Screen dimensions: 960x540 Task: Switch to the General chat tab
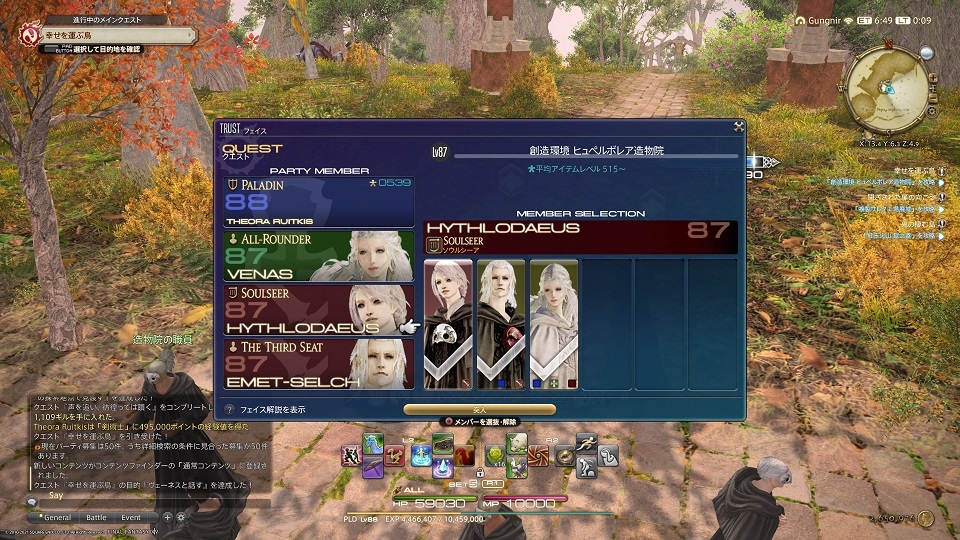coord(56,517)
